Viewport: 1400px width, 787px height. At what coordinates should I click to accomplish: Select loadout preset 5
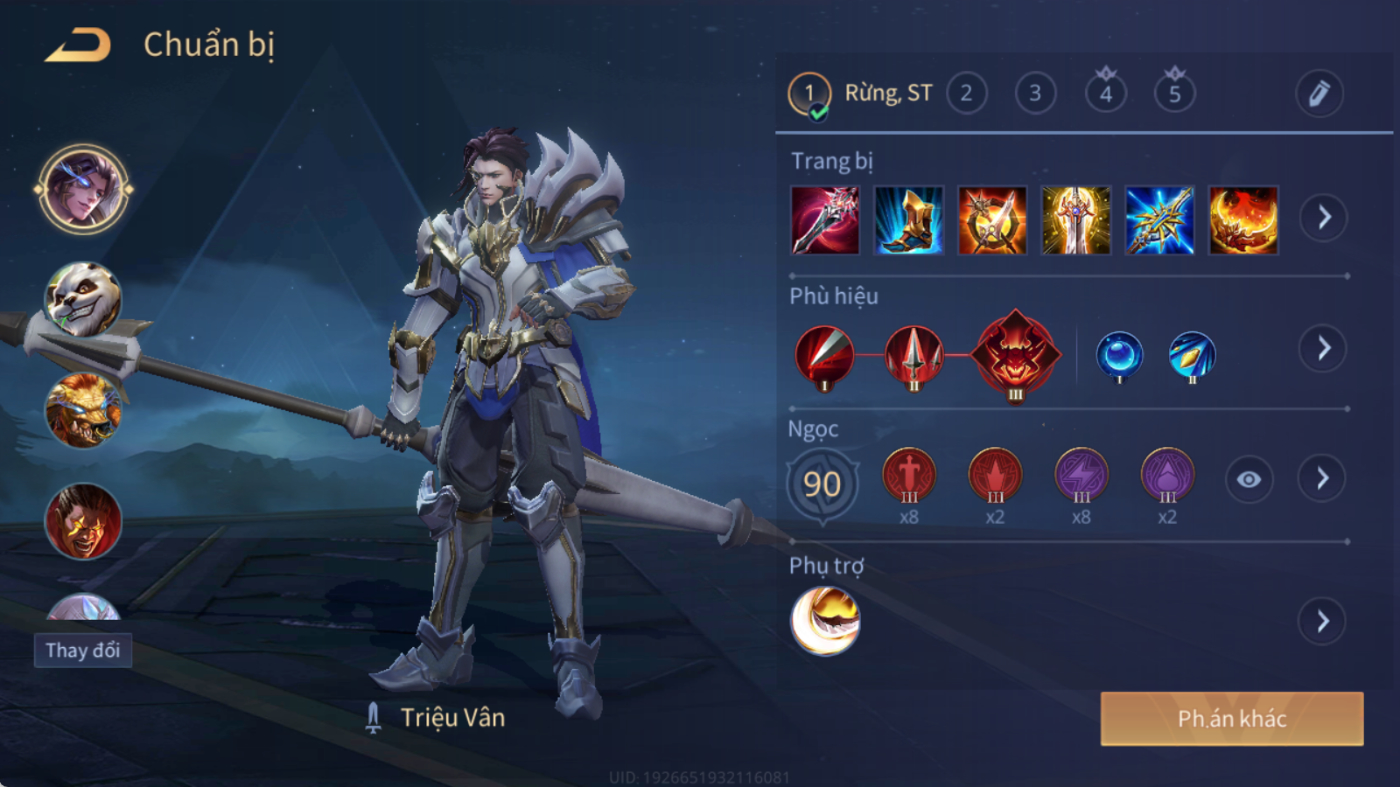pyautogui.click(x=1174, y=94)
